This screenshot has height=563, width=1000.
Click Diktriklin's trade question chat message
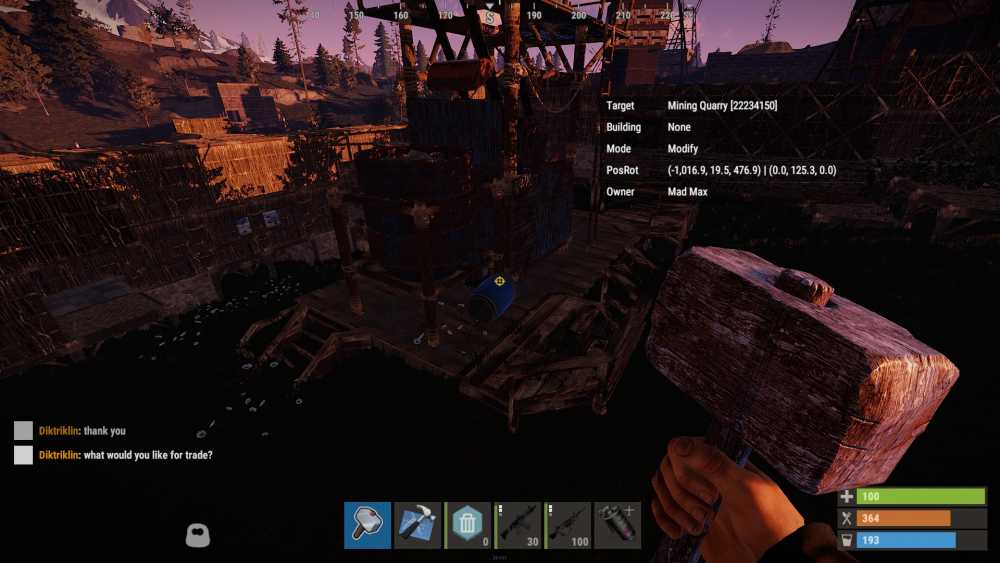pos(125,455)
